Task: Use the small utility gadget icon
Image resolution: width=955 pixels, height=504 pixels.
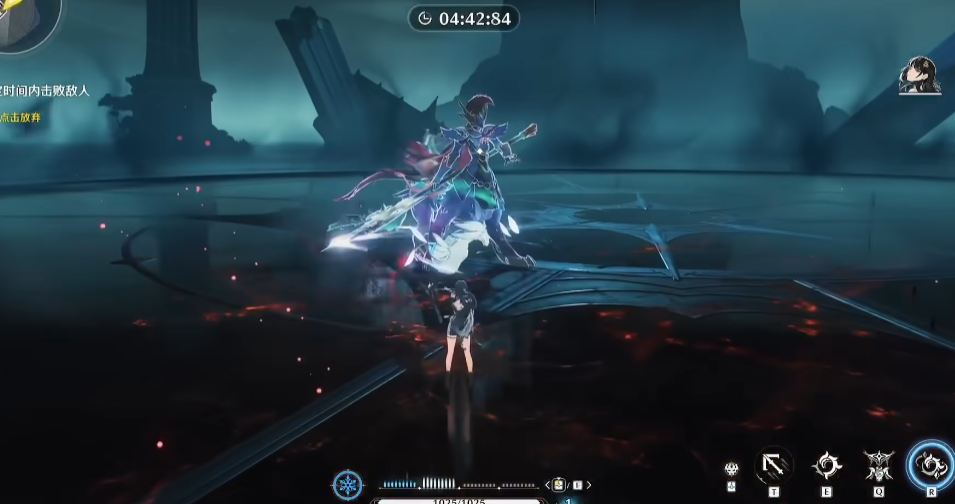Action: pos(731,468)
